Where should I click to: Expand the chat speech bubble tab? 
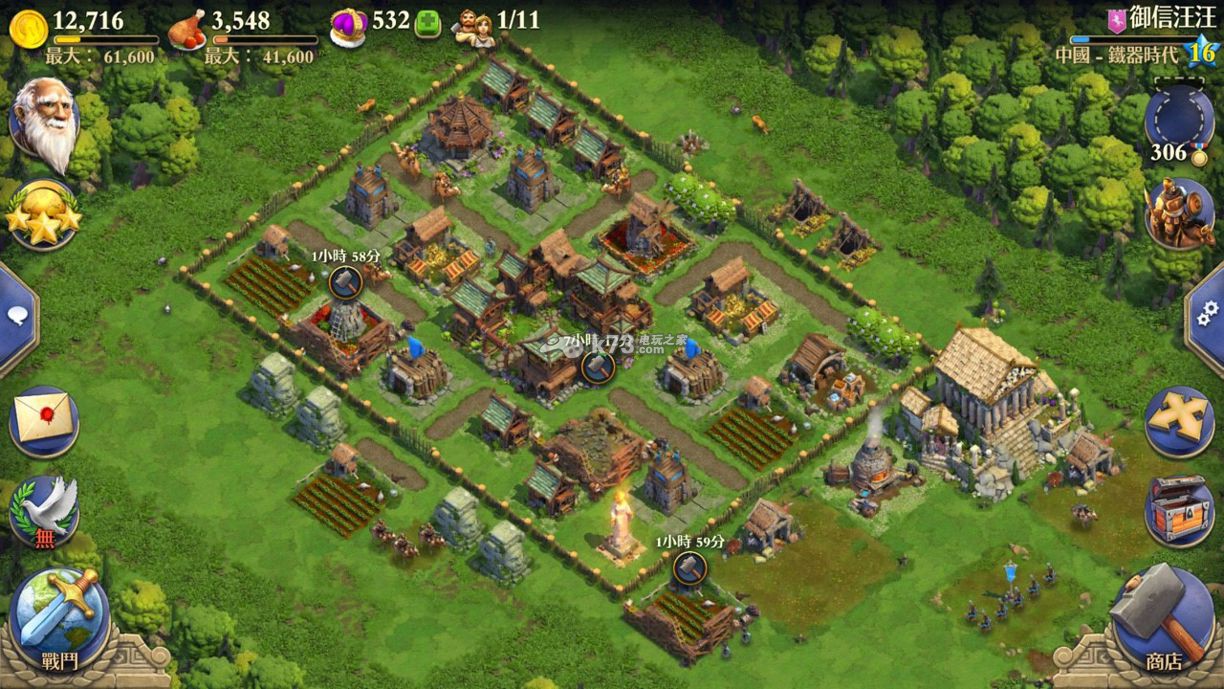click(x=16, y=317)
